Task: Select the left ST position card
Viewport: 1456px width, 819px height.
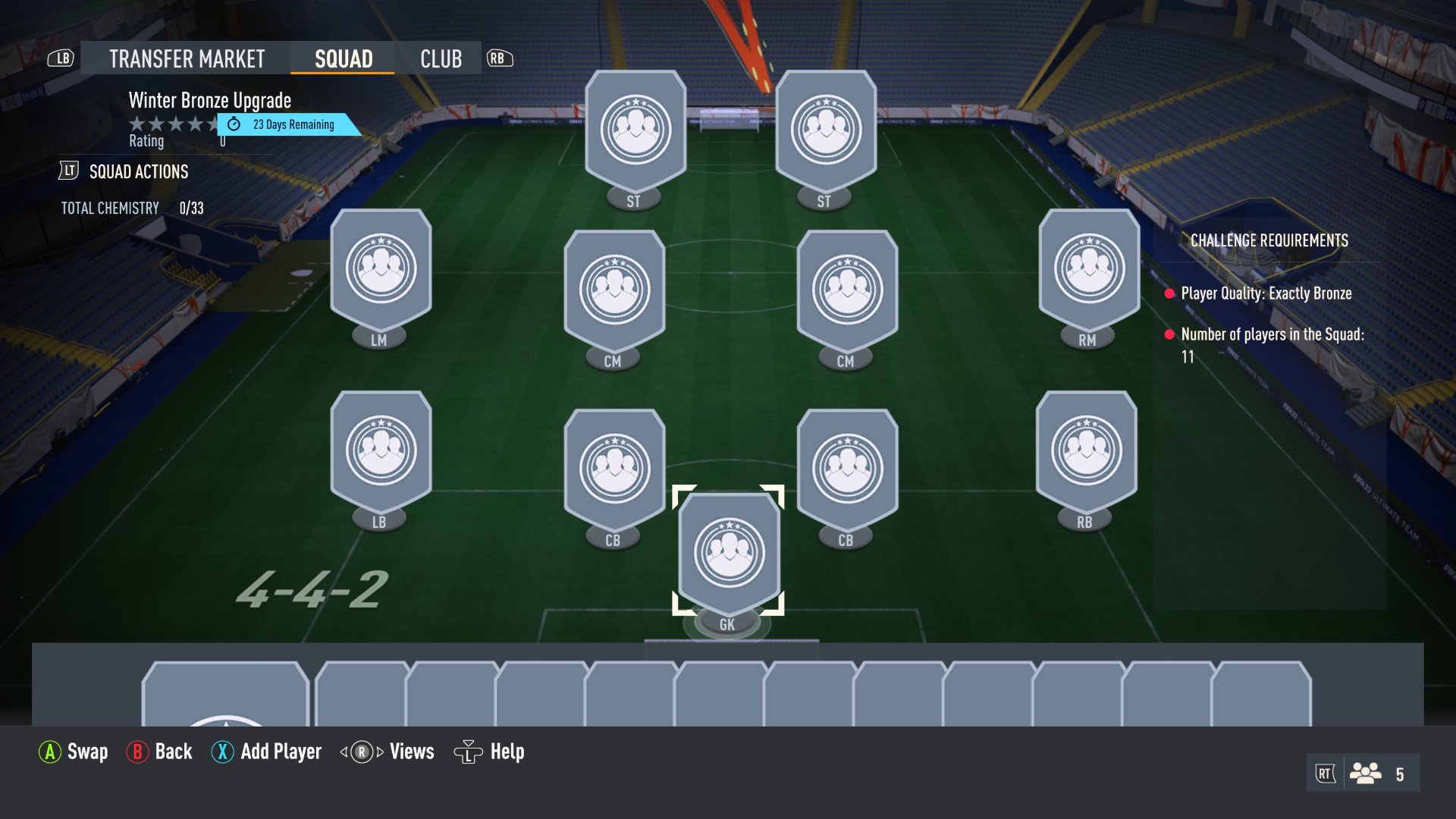Action: click(634, 129)
